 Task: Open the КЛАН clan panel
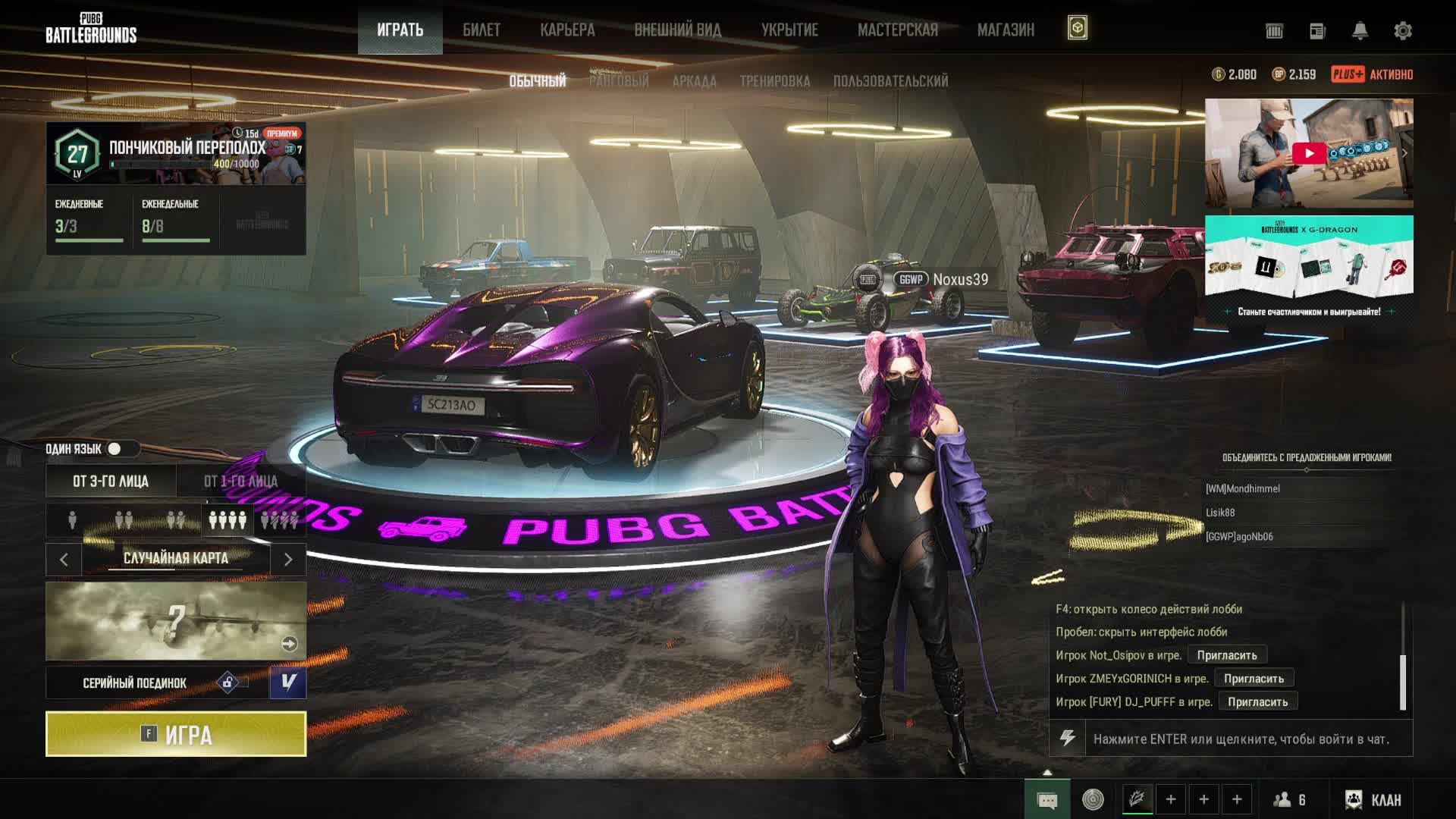[1373, 799]
